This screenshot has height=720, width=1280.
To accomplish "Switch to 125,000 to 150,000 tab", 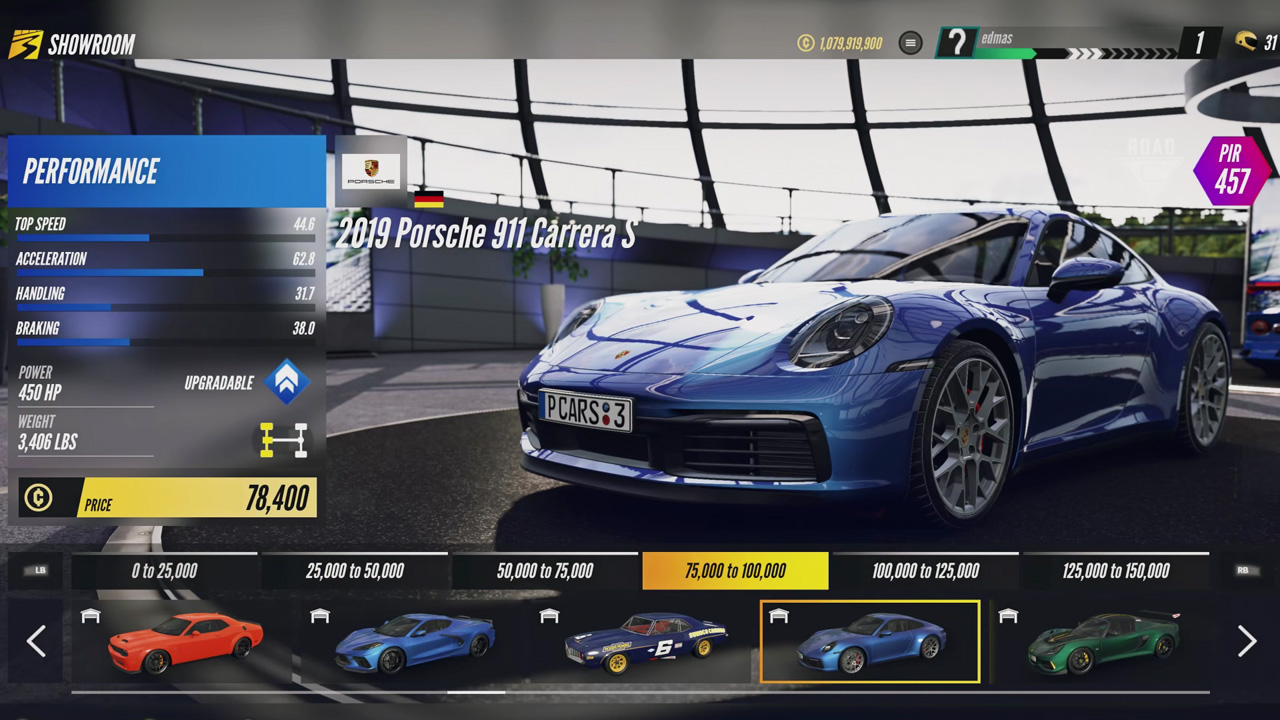I will 1115,571.
